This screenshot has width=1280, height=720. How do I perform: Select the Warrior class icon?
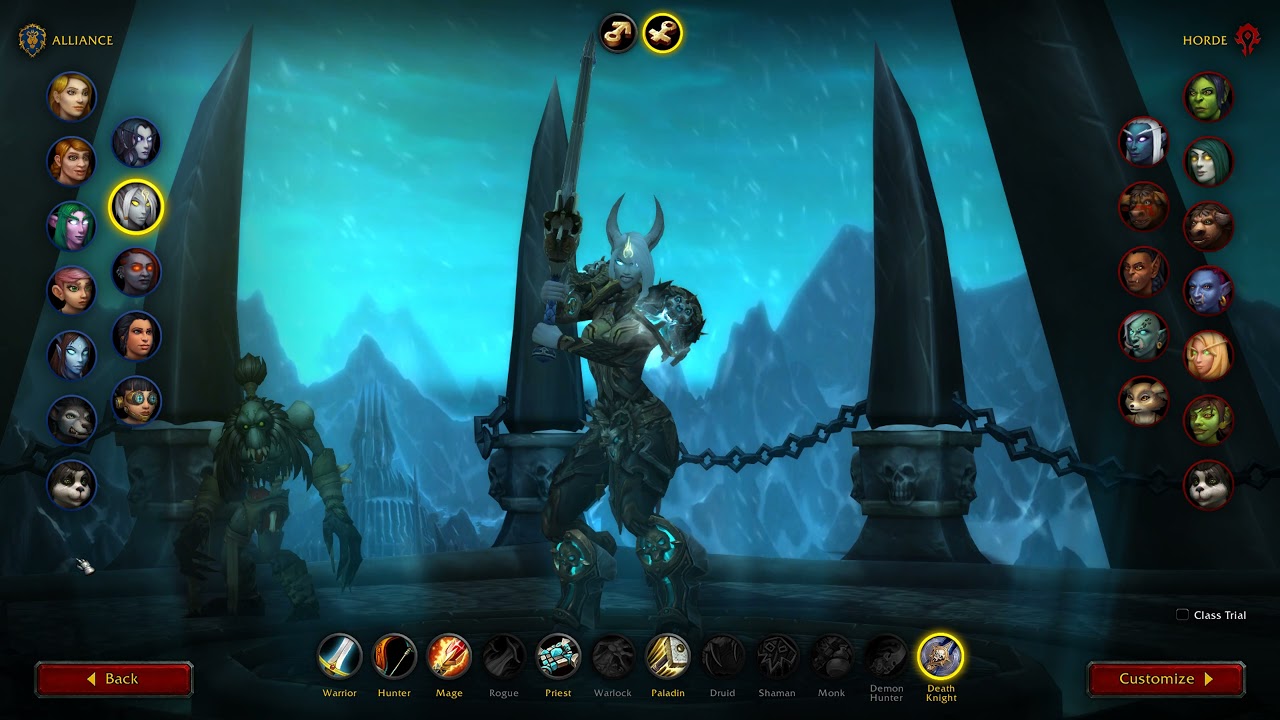[339, 658]
